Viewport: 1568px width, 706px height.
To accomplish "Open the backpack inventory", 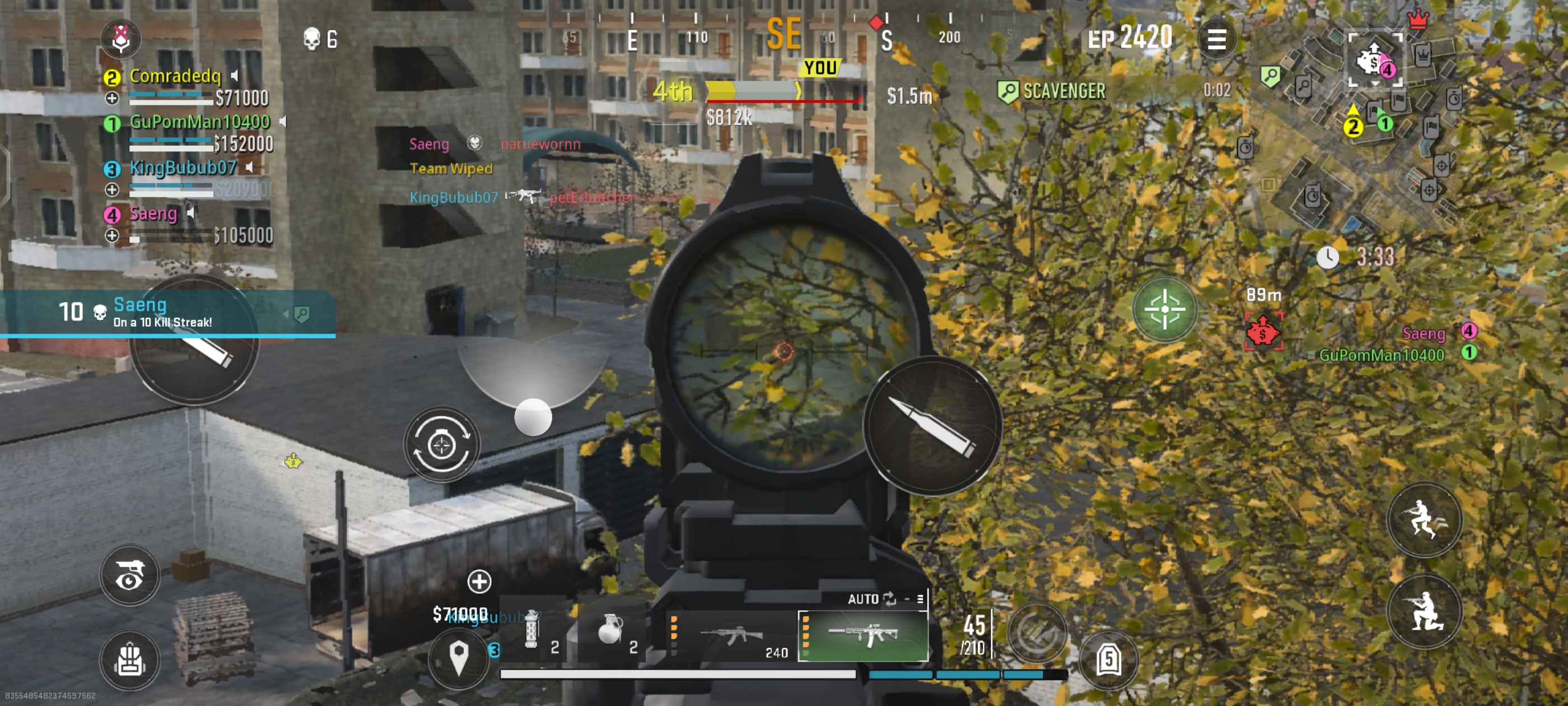I will pyautogui.click(x=130, y=659).
